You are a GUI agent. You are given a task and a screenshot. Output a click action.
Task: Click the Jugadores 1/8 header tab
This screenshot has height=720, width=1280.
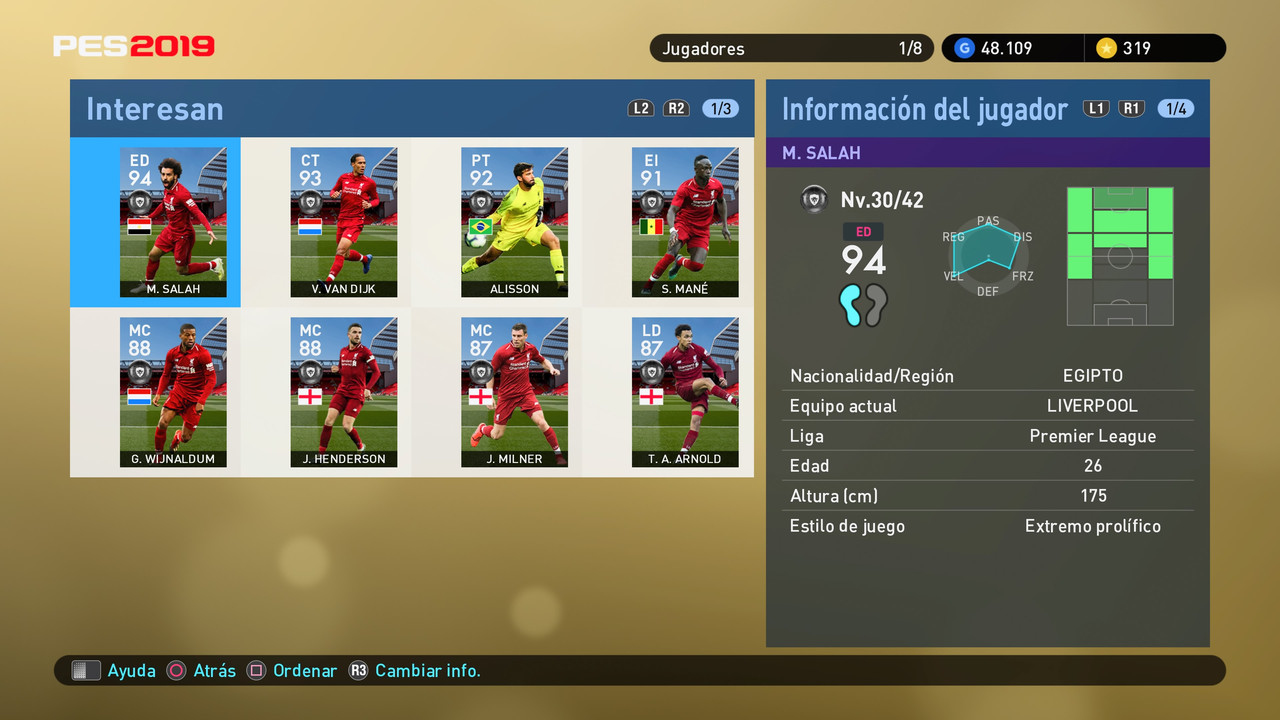pyautogui.click(x=790, y=47)
